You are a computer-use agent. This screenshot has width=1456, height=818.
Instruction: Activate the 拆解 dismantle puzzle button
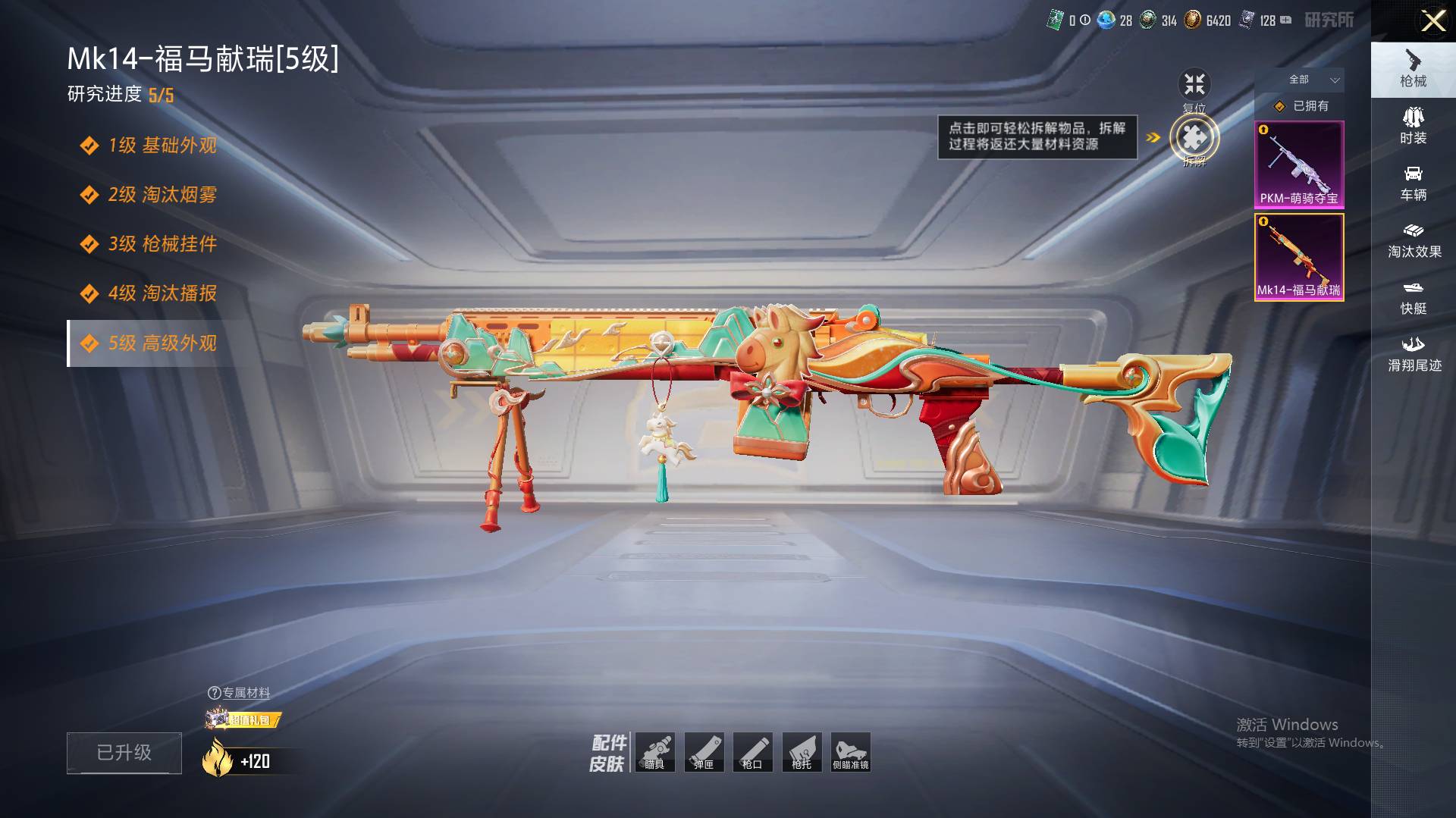pyautogui.click(x=1194, y=138)
